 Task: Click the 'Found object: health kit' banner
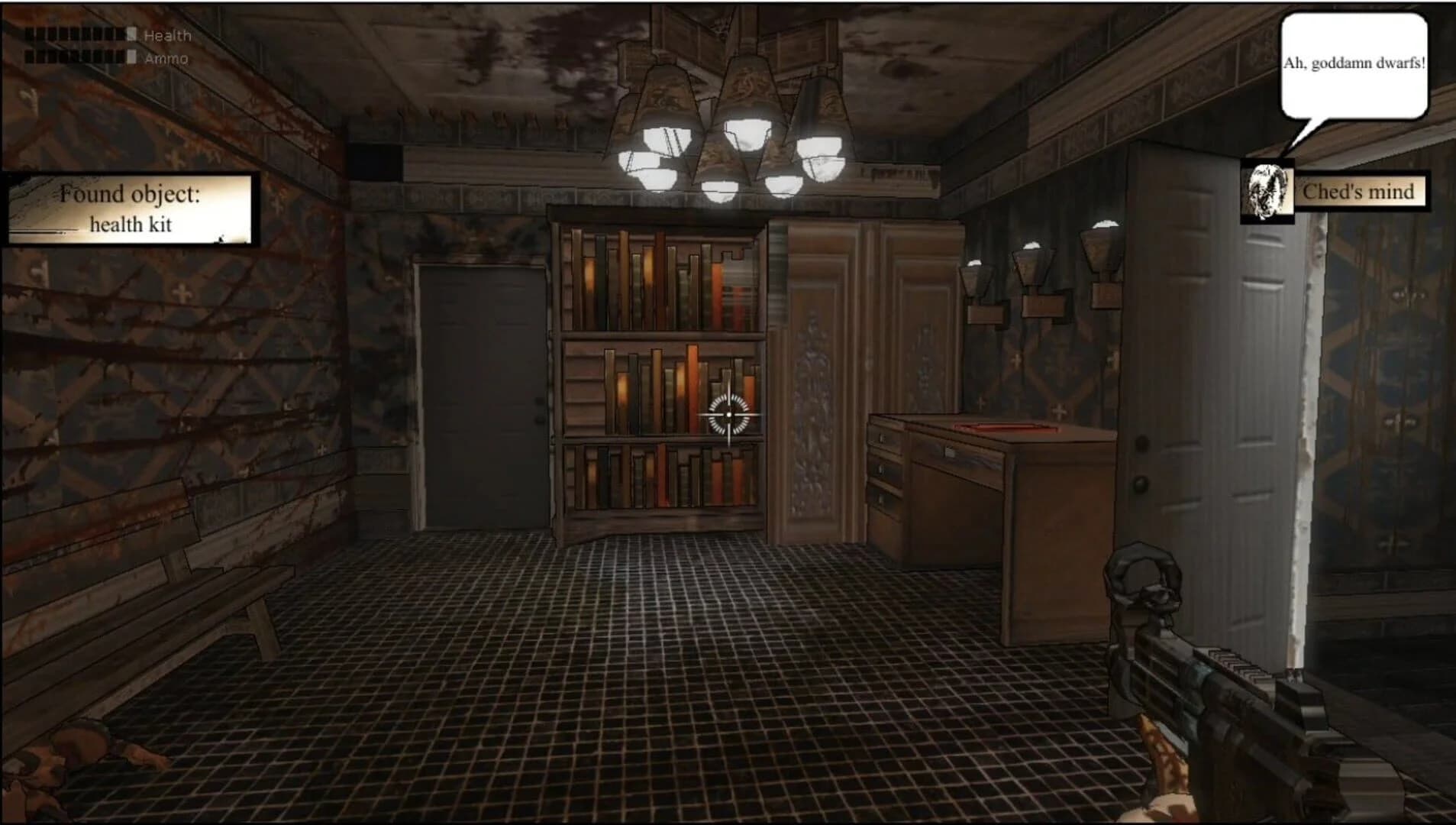(131, 206)
